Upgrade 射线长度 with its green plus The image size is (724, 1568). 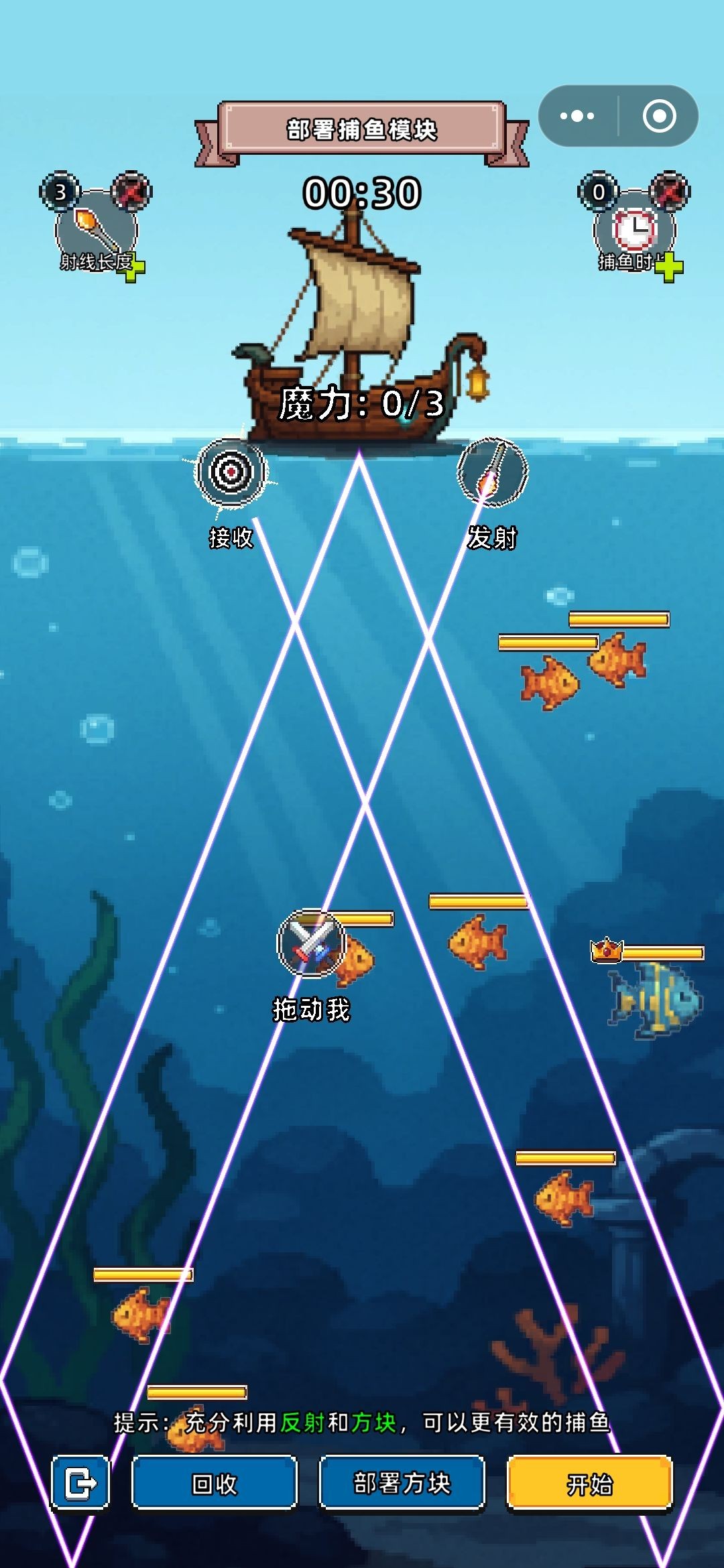pos(135,269)
